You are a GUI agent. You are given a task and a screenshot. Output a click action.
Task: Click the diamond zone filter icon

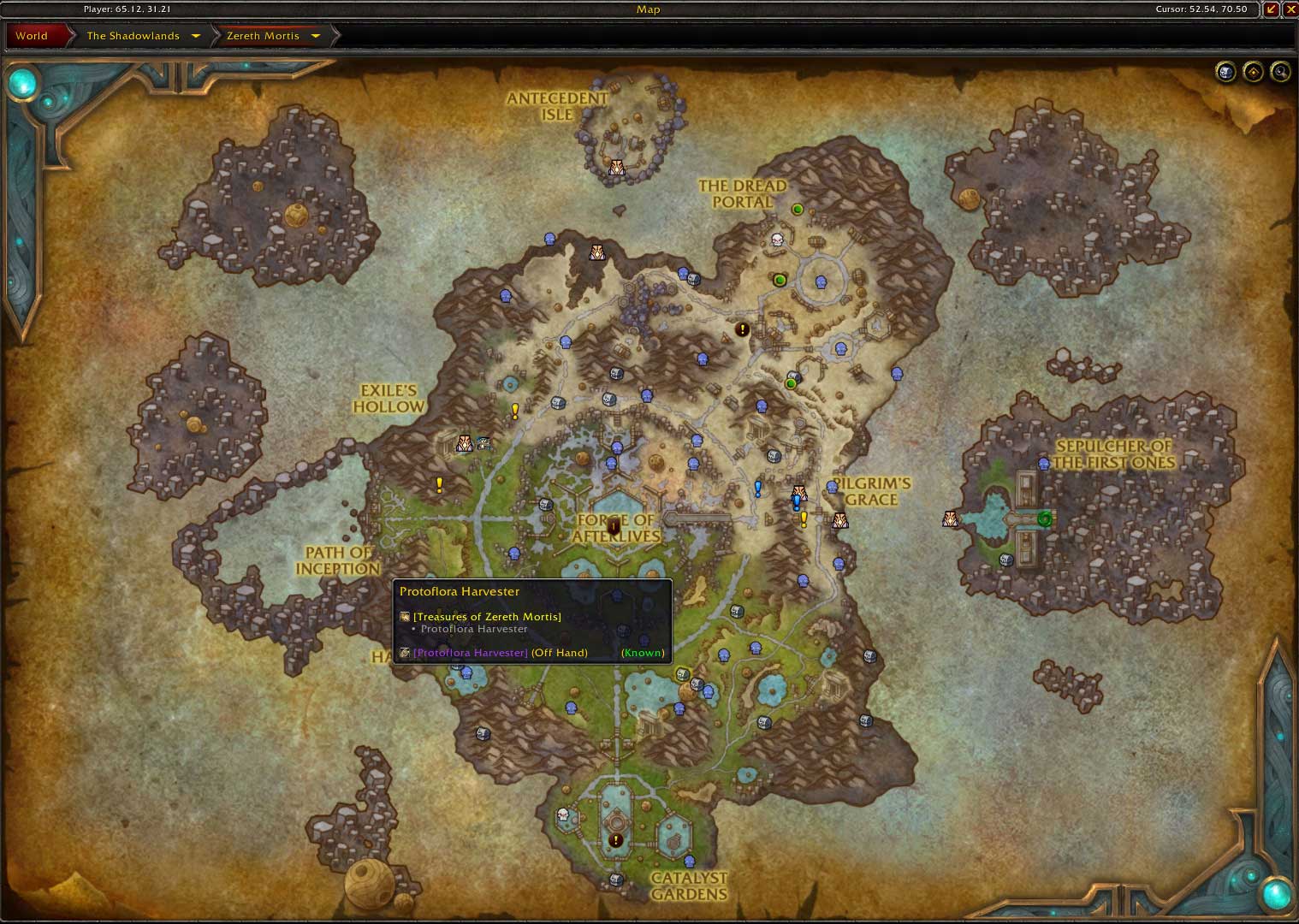click(x=1253, y=72)
